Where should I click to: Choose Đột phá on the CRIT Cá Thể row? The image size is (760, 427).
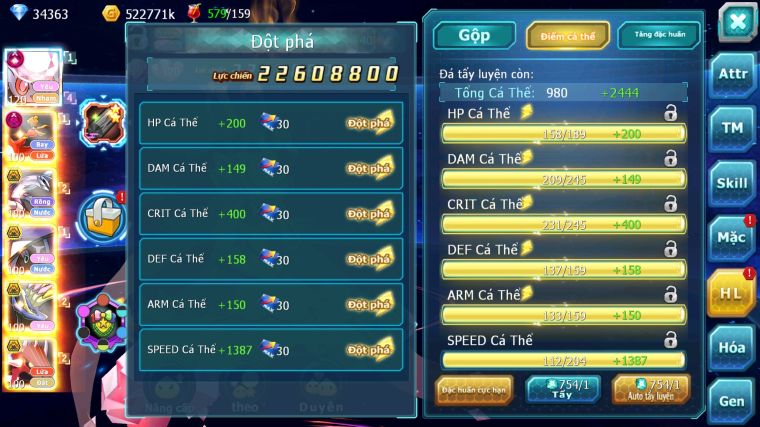(369, 213)
